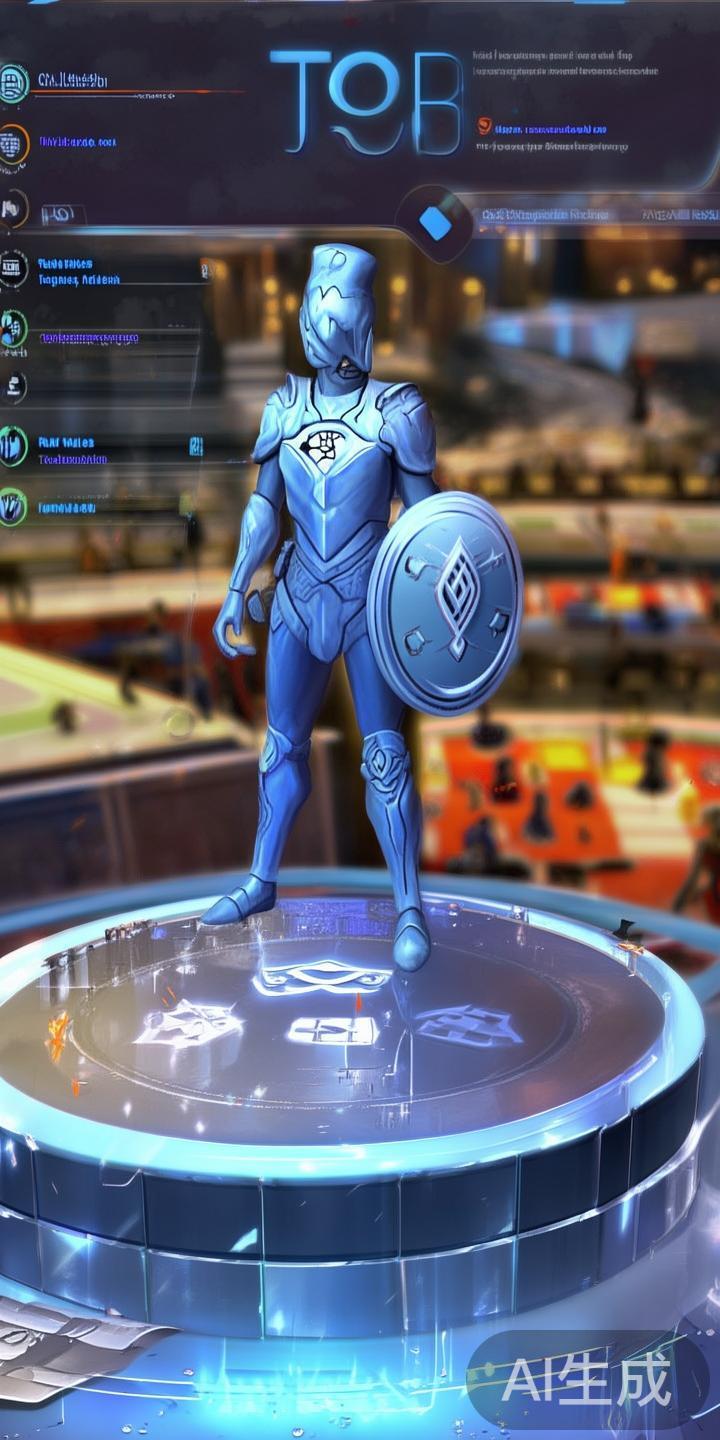Screen dimensions: 720x1440
Task: Click the blue diamond button
Action: [436, 222]
